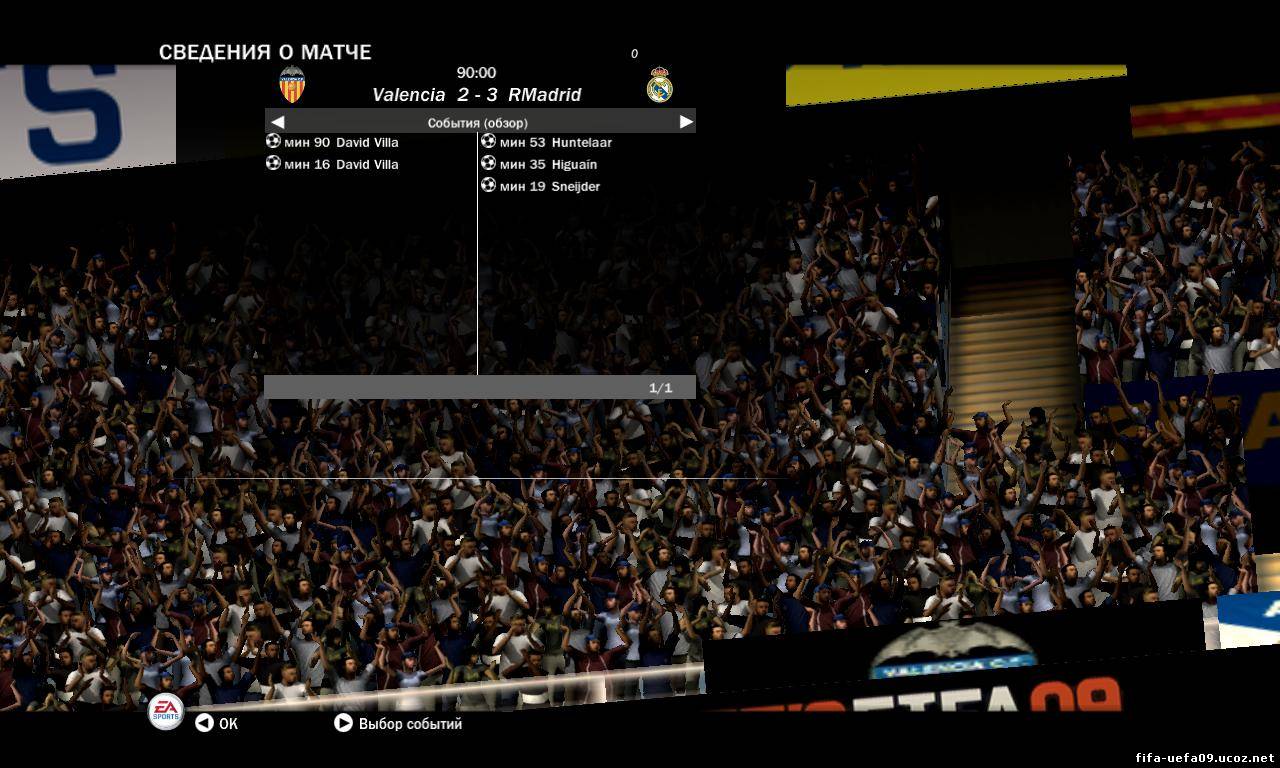Image resolution: width=1280 pixels, height=768 pixels.
Task: Select David Villa's minute 16 goal row
Action: click(x=333, y=164)
